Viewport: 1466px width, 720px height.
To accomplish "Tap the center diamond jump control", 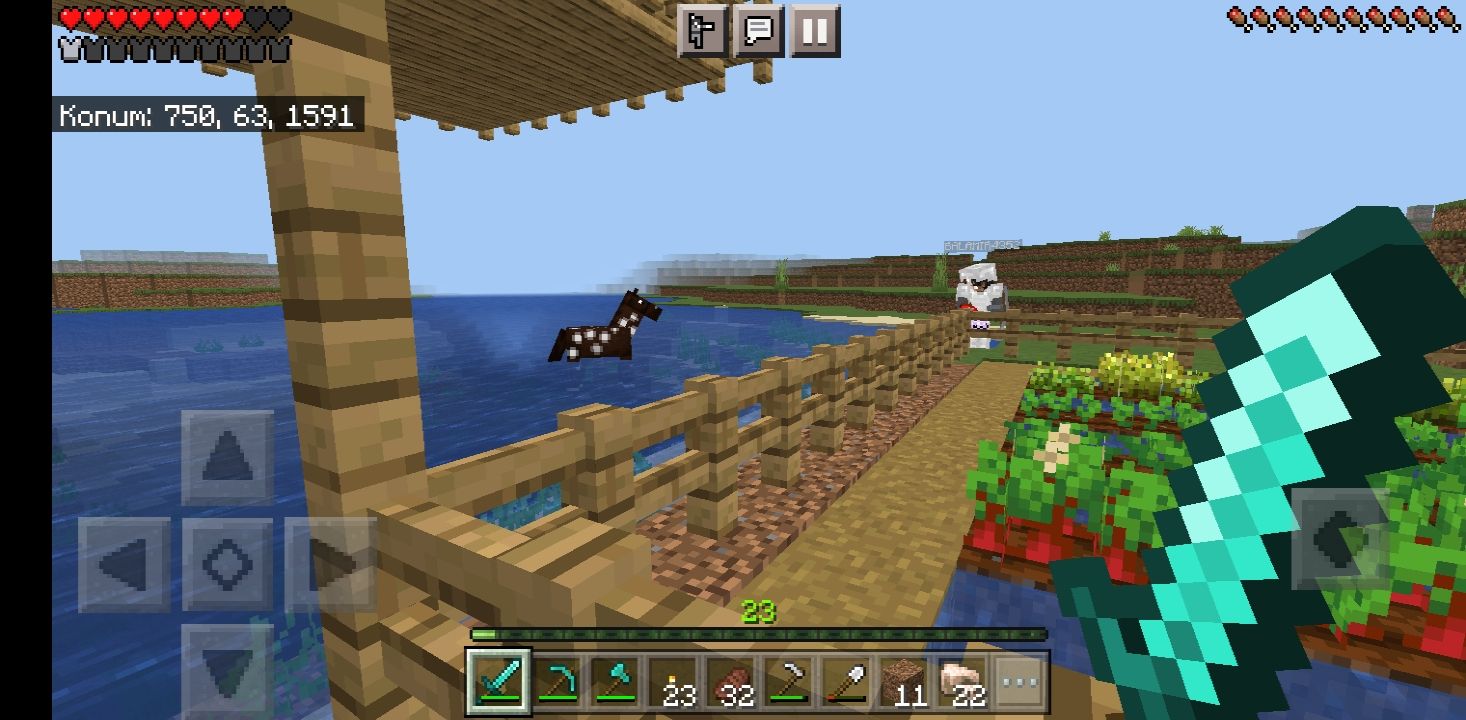I will coord(228,563).
